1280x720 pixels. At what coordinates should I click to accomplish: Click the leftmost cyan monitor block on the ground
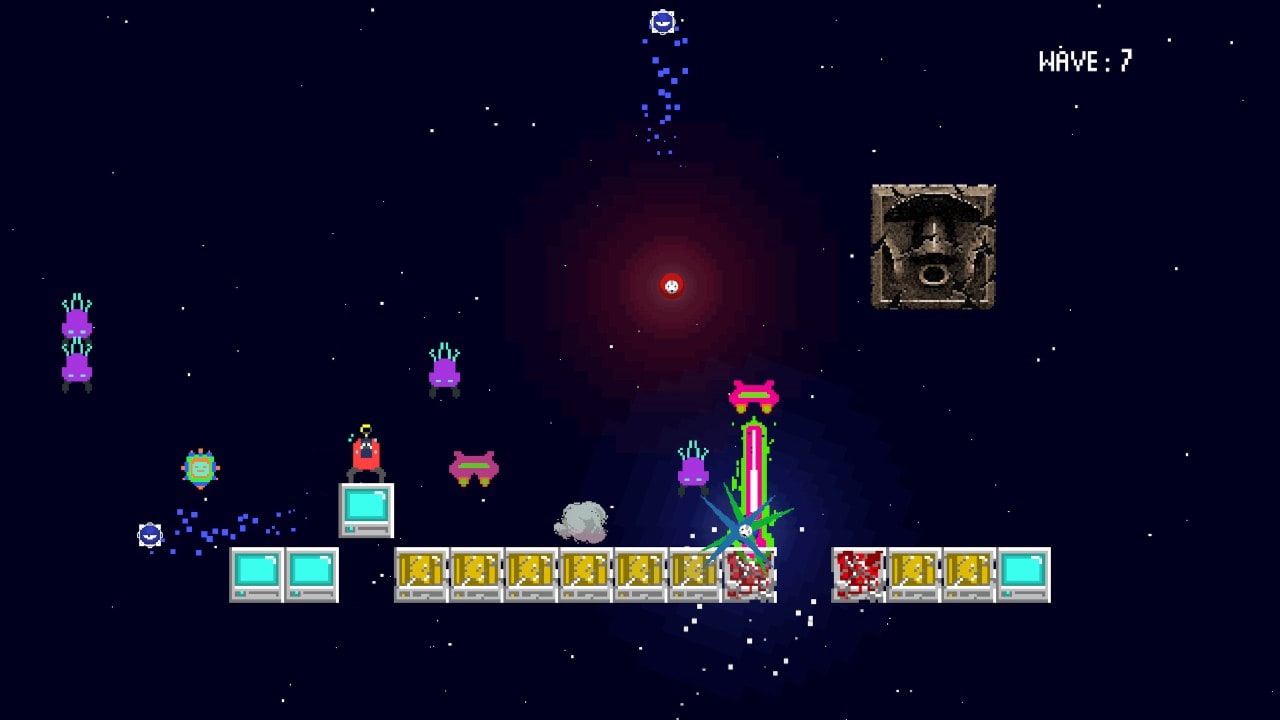tap(255, 575)
